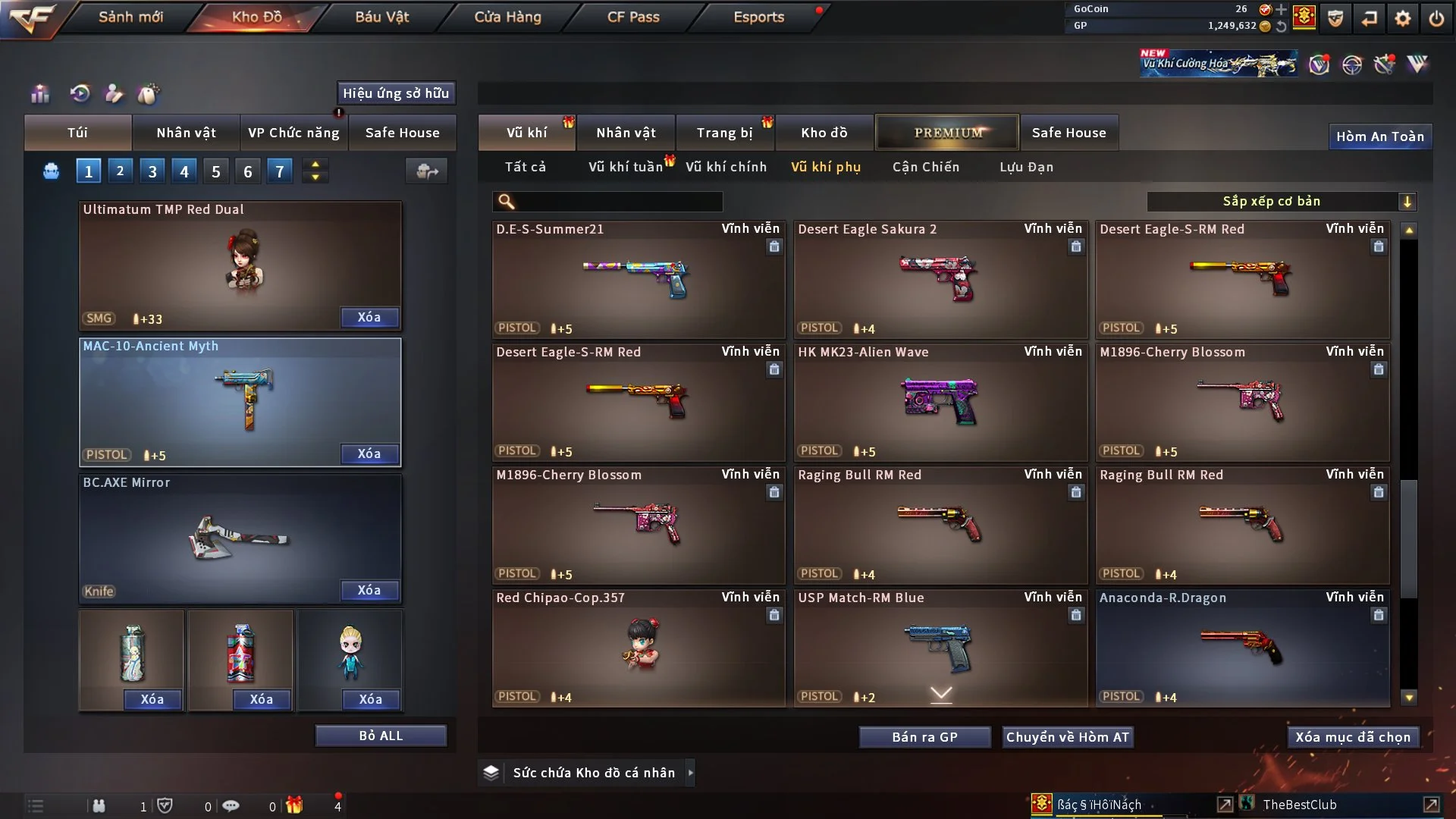Screen dimensions: 1456x819
Task: Click the exit power icon top right corner
Action: point(1438,20)
